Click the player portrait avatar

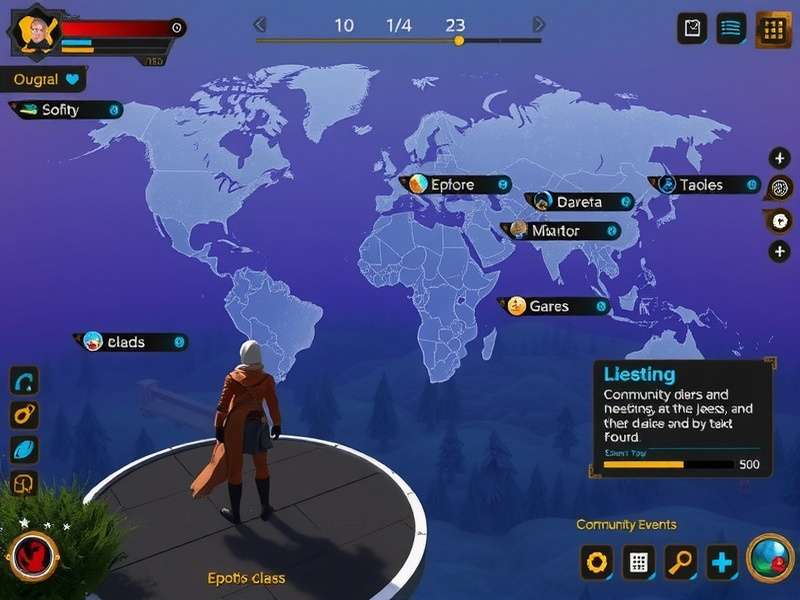click(x=36, y=32)
